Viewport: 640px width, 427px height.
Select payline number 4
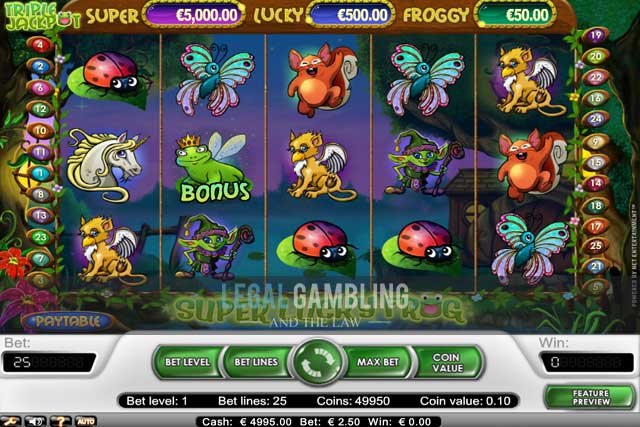[40, 45]
